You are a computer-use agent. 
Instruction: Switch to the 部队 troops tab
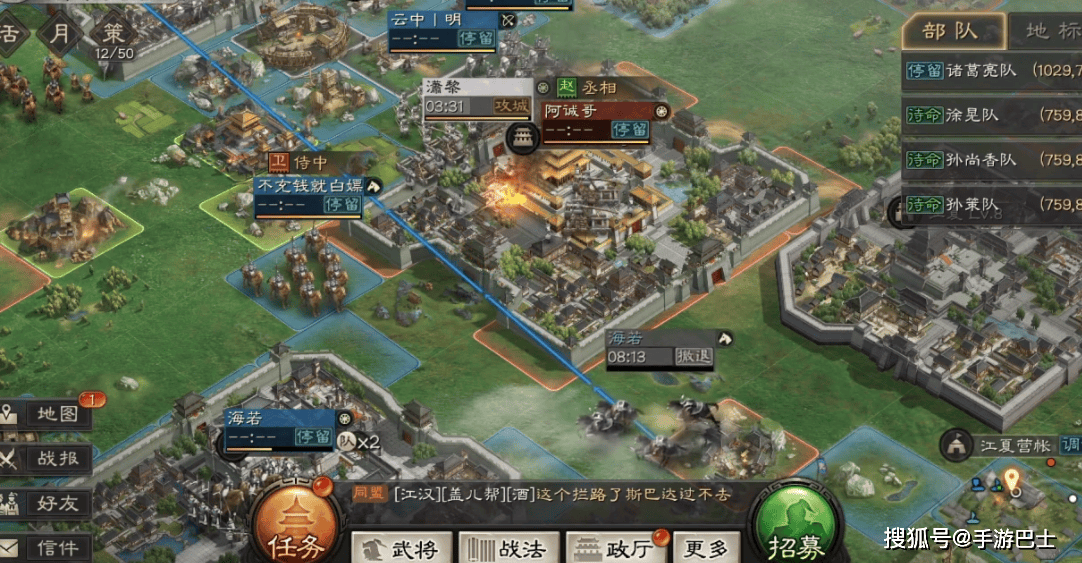(x=951, y=30)
